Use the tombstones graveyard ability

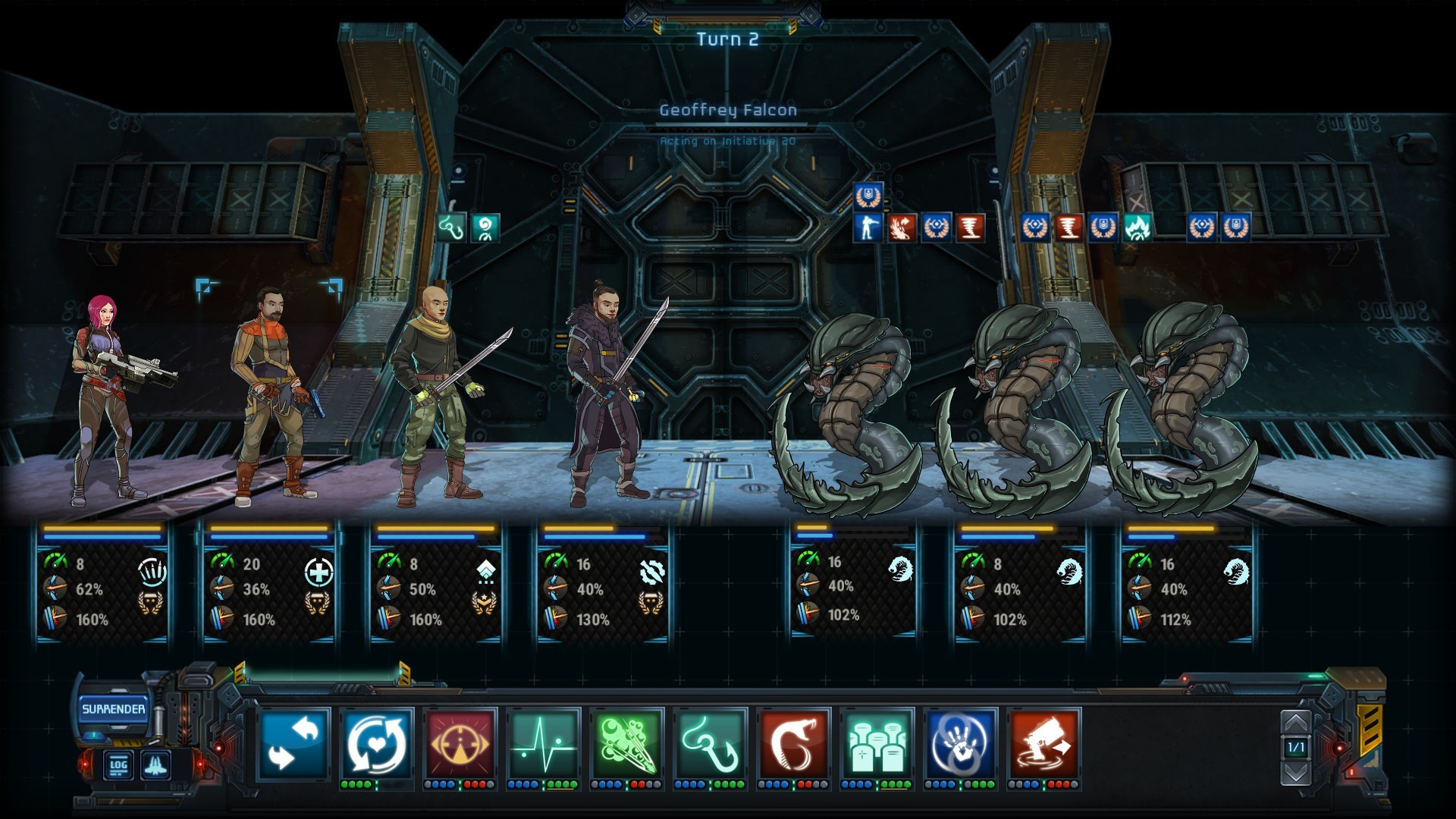click(877, 744)
